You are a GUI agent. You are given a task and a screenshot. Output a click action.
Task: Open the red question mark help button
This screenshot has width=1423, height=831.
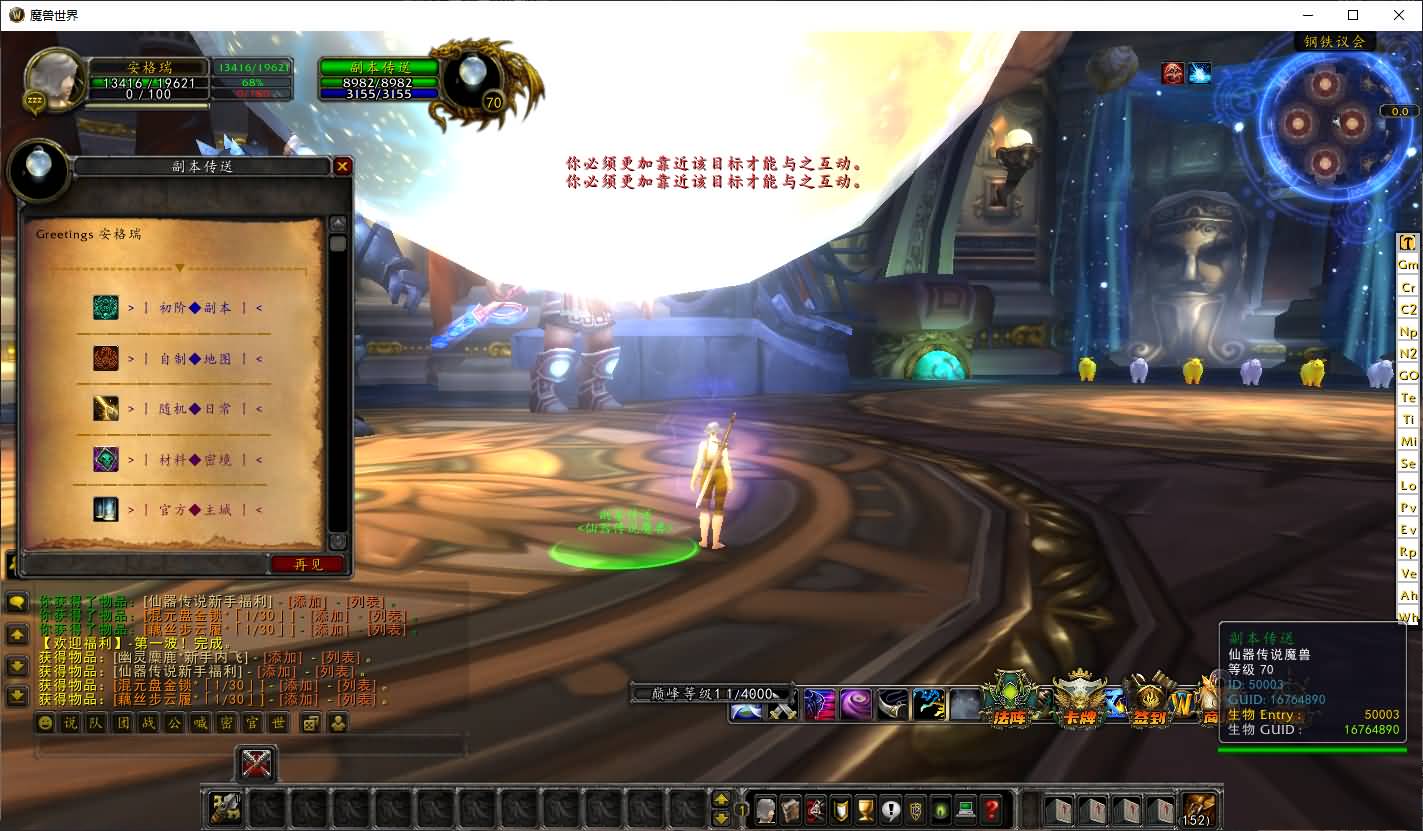click(x=991, y=809)
